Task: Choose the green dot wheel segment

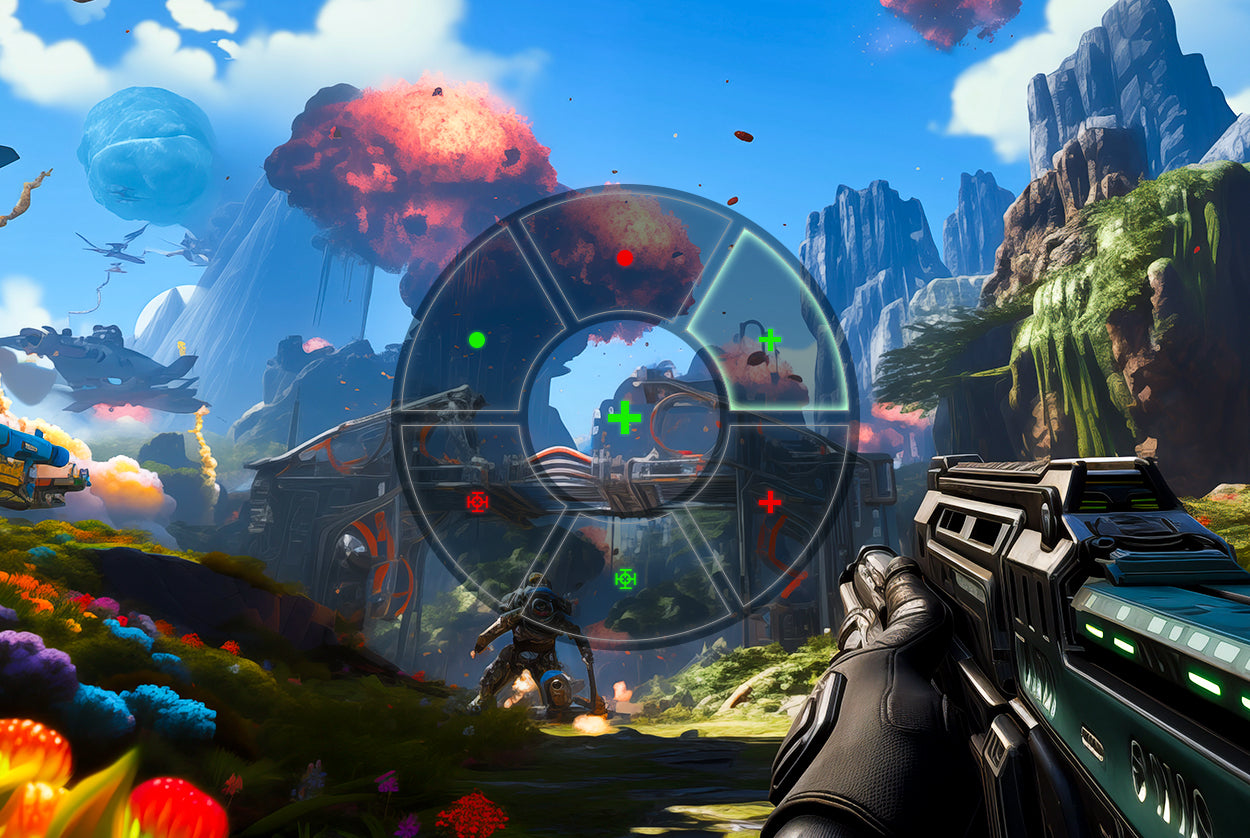Action: (477, 340)
